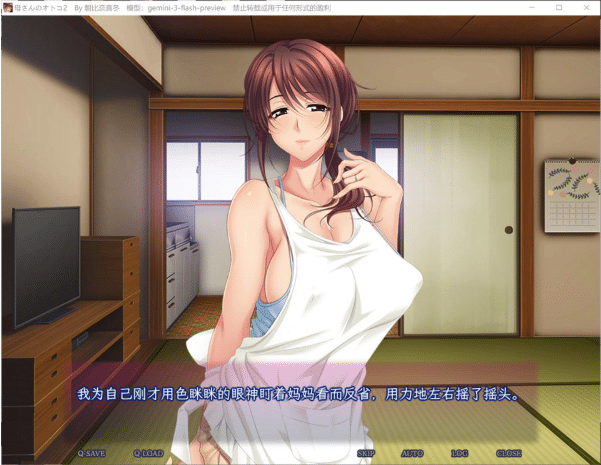The image size is (601, 465).
Task: Hide the text box using CLOSE
Action: [508, 453]
